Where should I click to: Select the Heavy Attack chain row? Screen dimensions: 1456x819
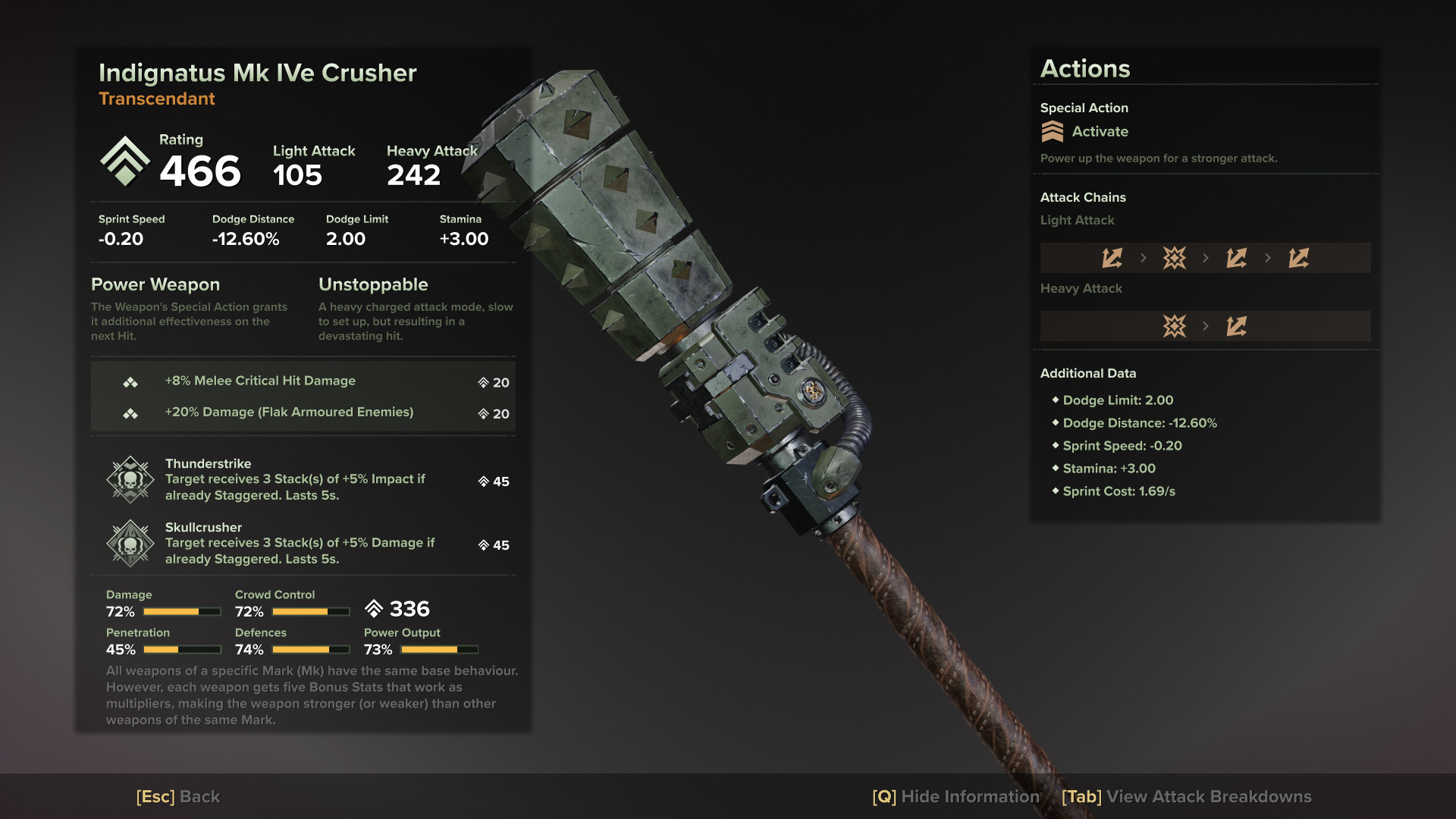pos(1205,326)
